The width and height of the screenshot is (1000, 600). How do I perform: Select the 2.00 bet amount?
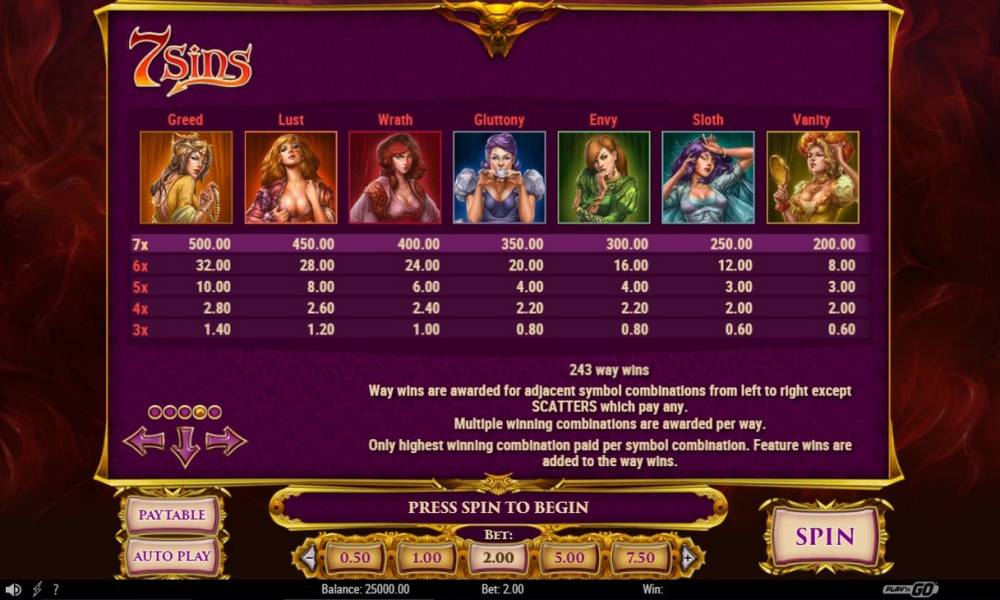click(x=498, y=557)
